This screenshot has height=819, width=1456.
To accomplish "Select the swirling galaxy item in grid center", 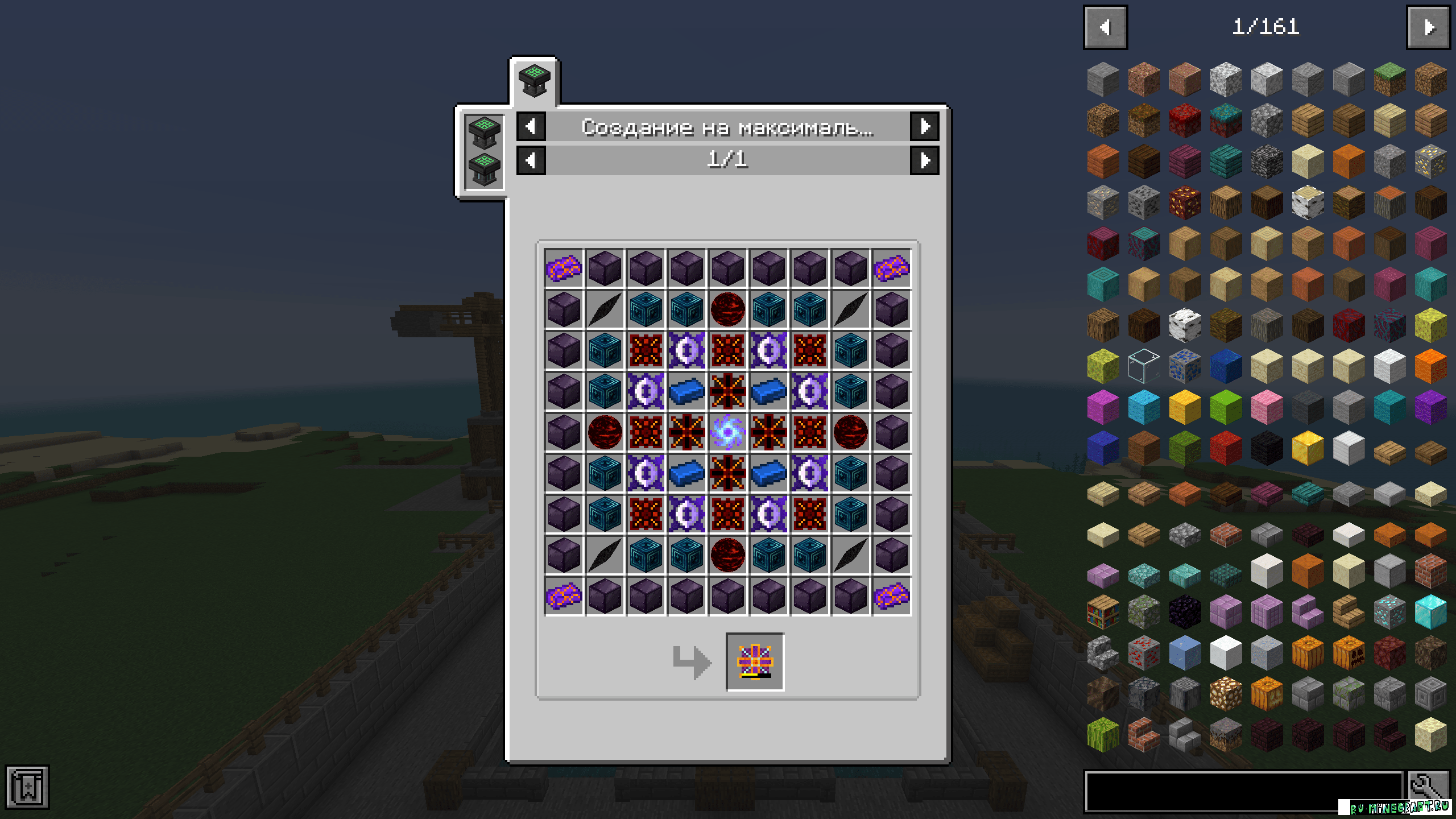I will (727, 432).
